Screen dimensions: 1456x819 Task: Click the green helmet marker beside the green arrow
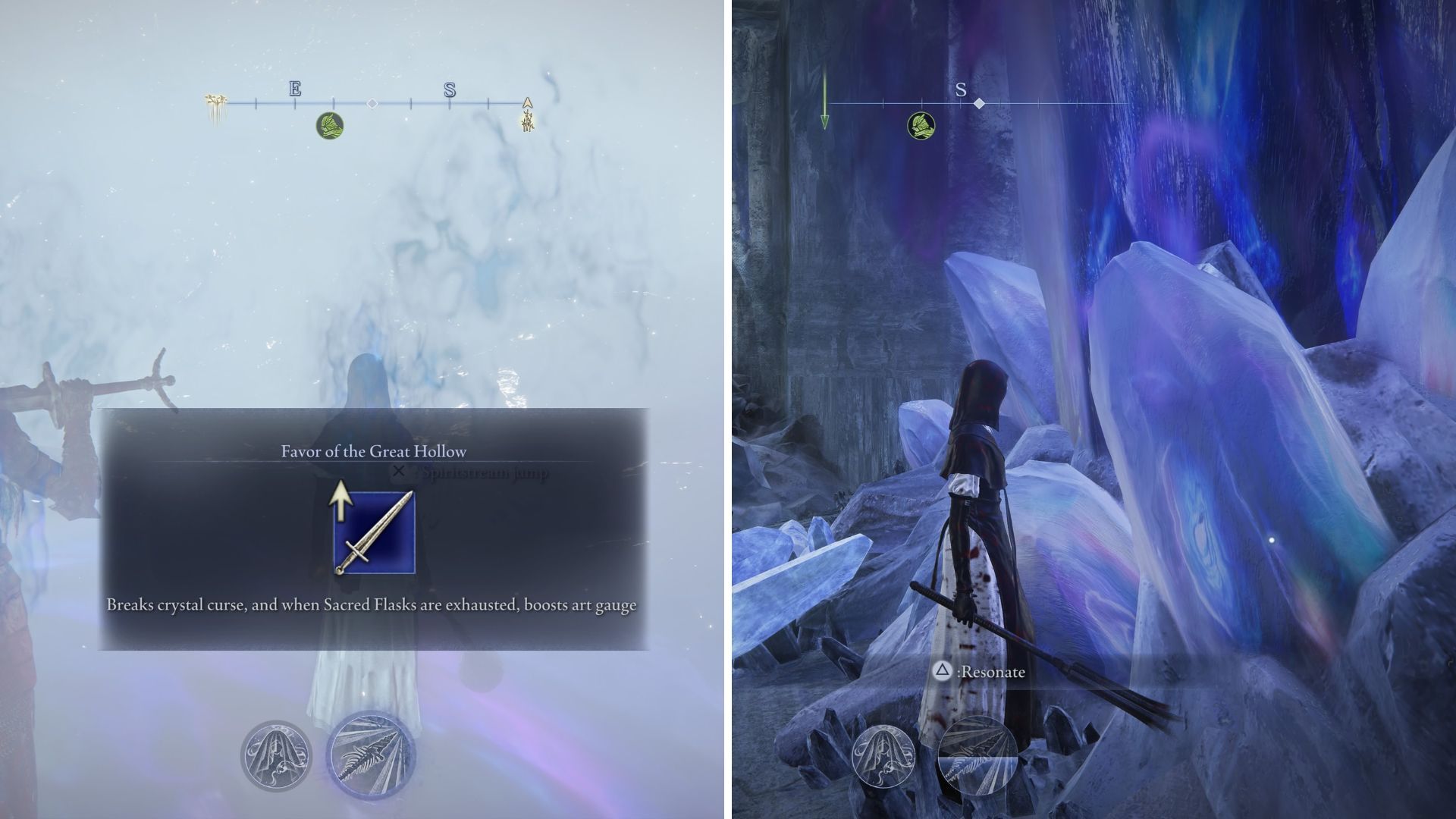click(921, 125)
